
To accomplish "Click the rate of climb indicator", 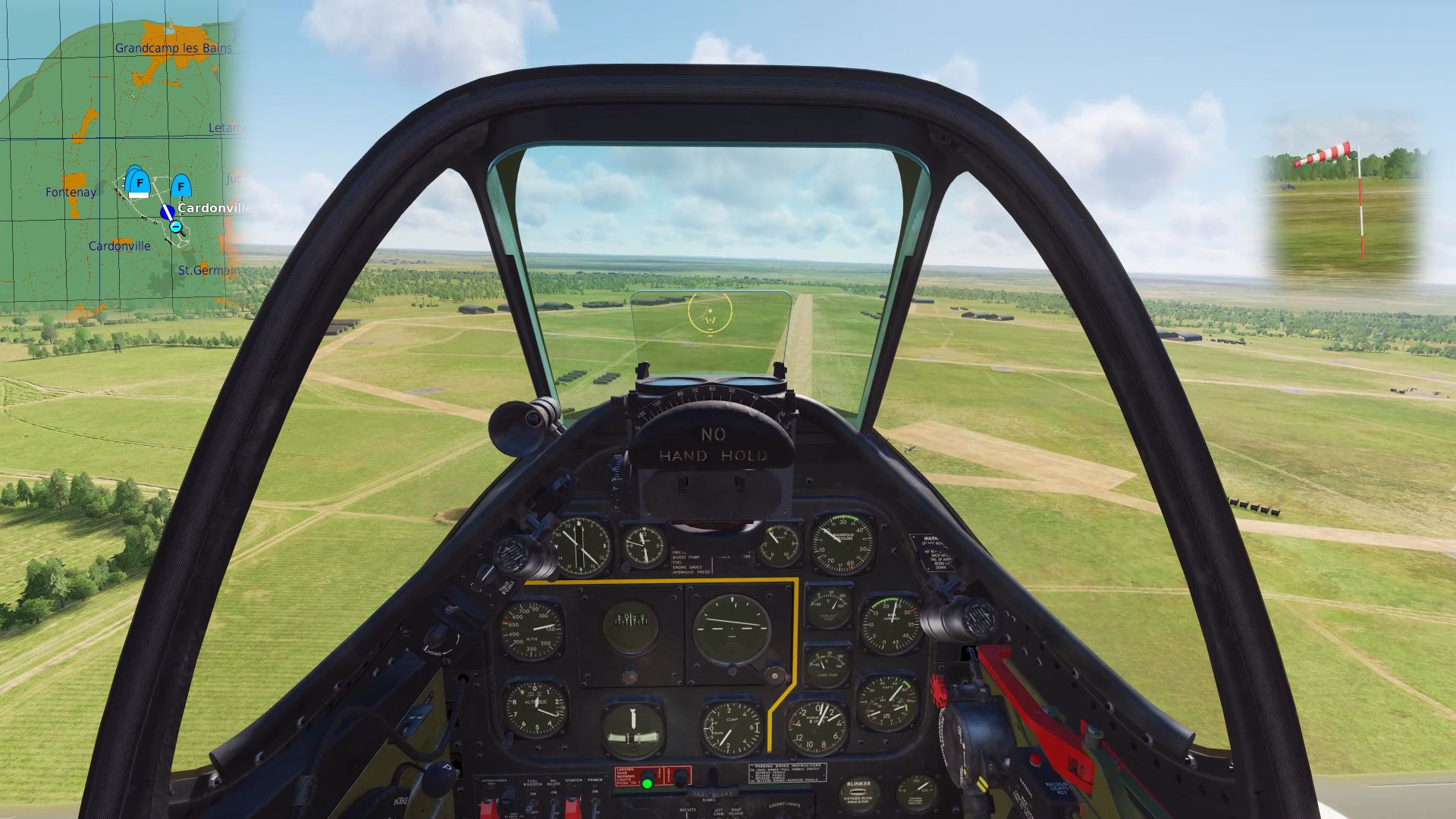I will [730, 726].
